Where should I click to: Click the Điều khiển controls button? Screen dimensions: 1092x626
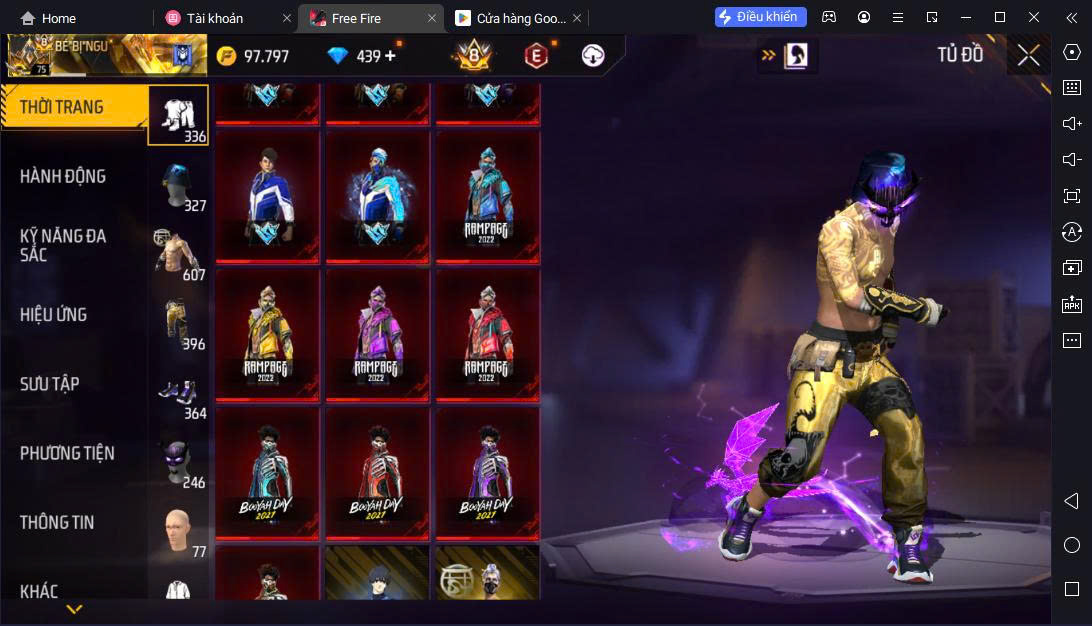tap(760, 17)
